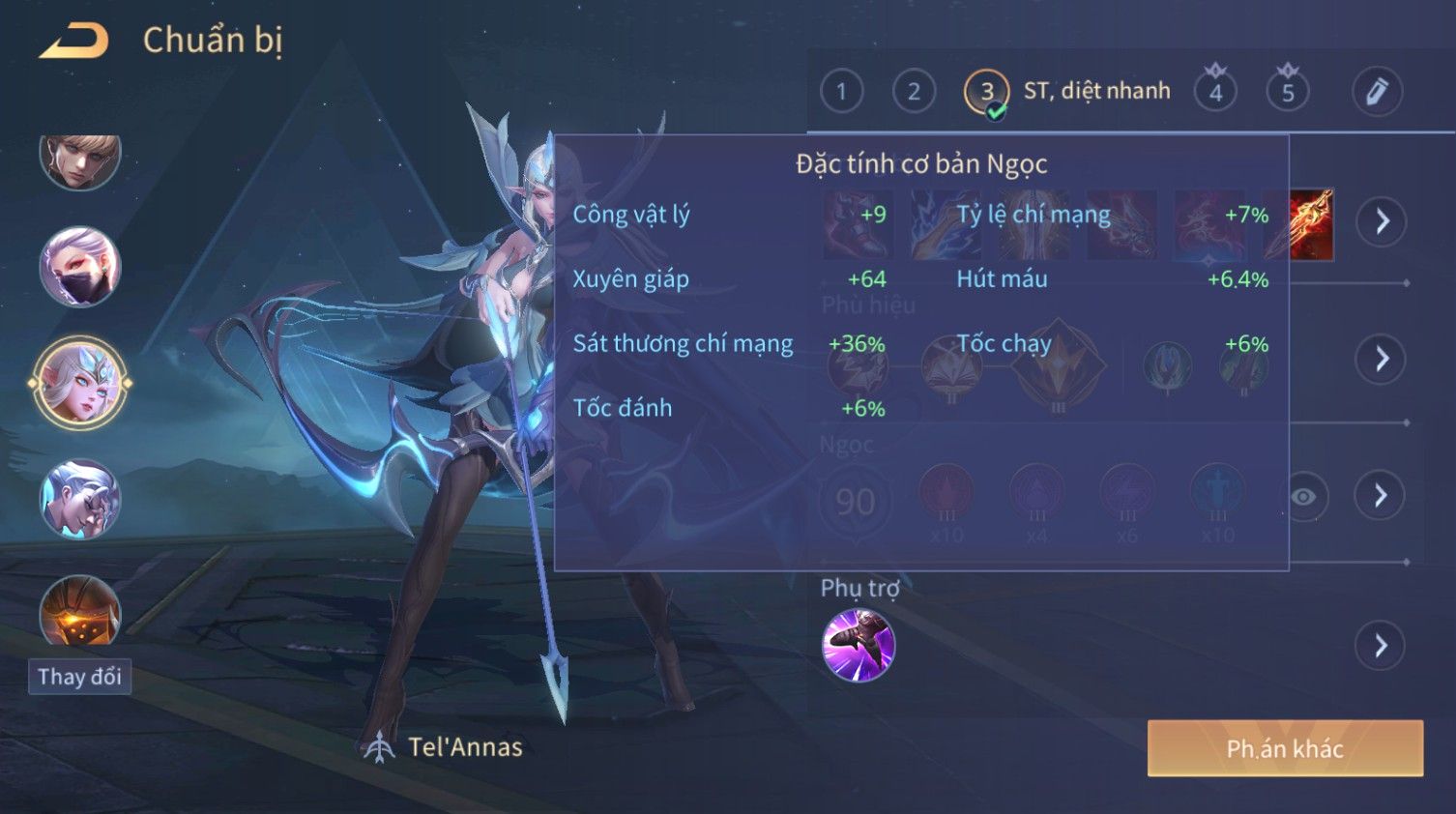Click the Thay đổi hero button
The image size is (1456, 814).
pos(79,677)
